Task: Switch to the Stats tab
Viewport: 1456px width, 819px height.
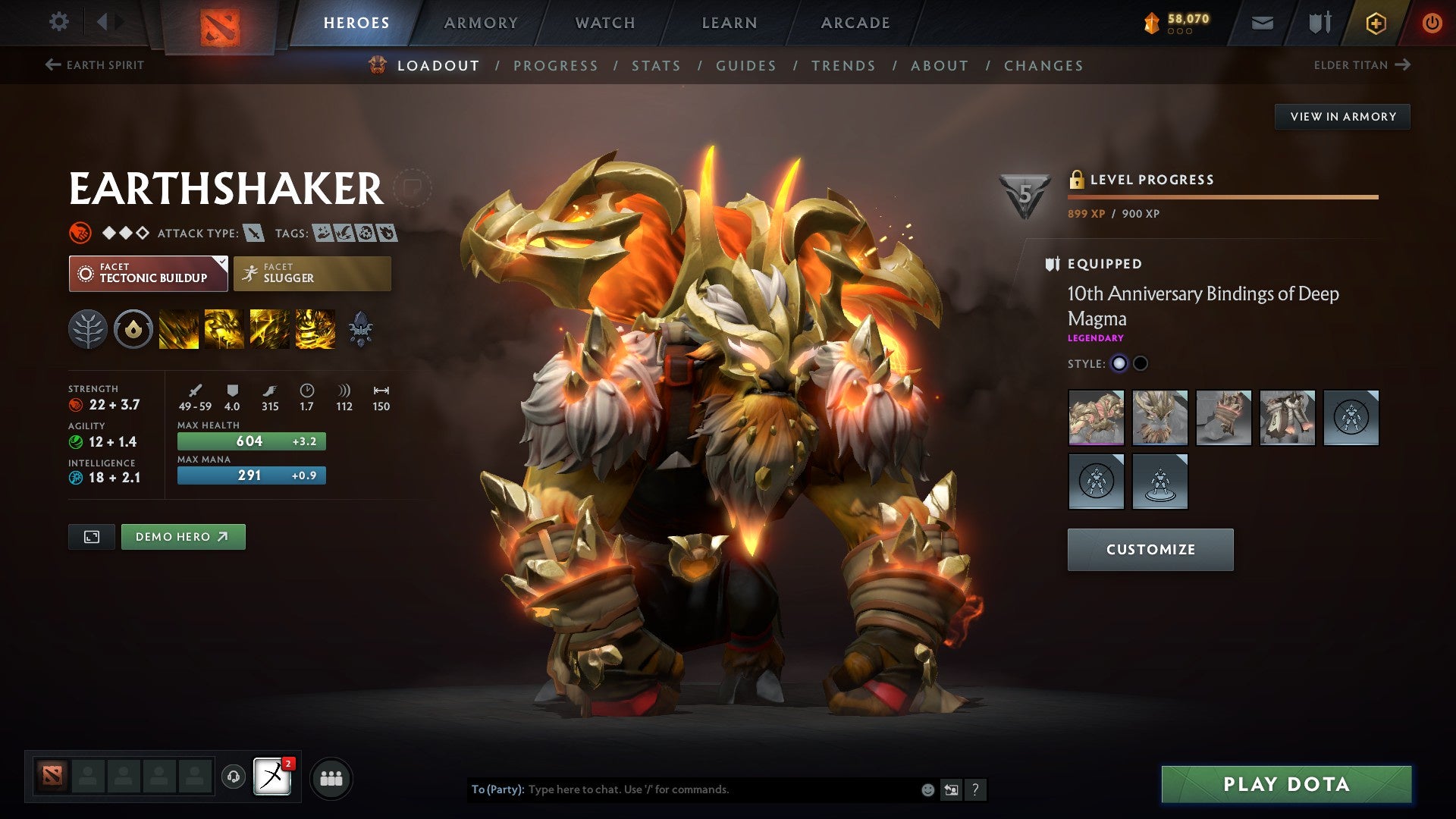Action: [657, 65]
